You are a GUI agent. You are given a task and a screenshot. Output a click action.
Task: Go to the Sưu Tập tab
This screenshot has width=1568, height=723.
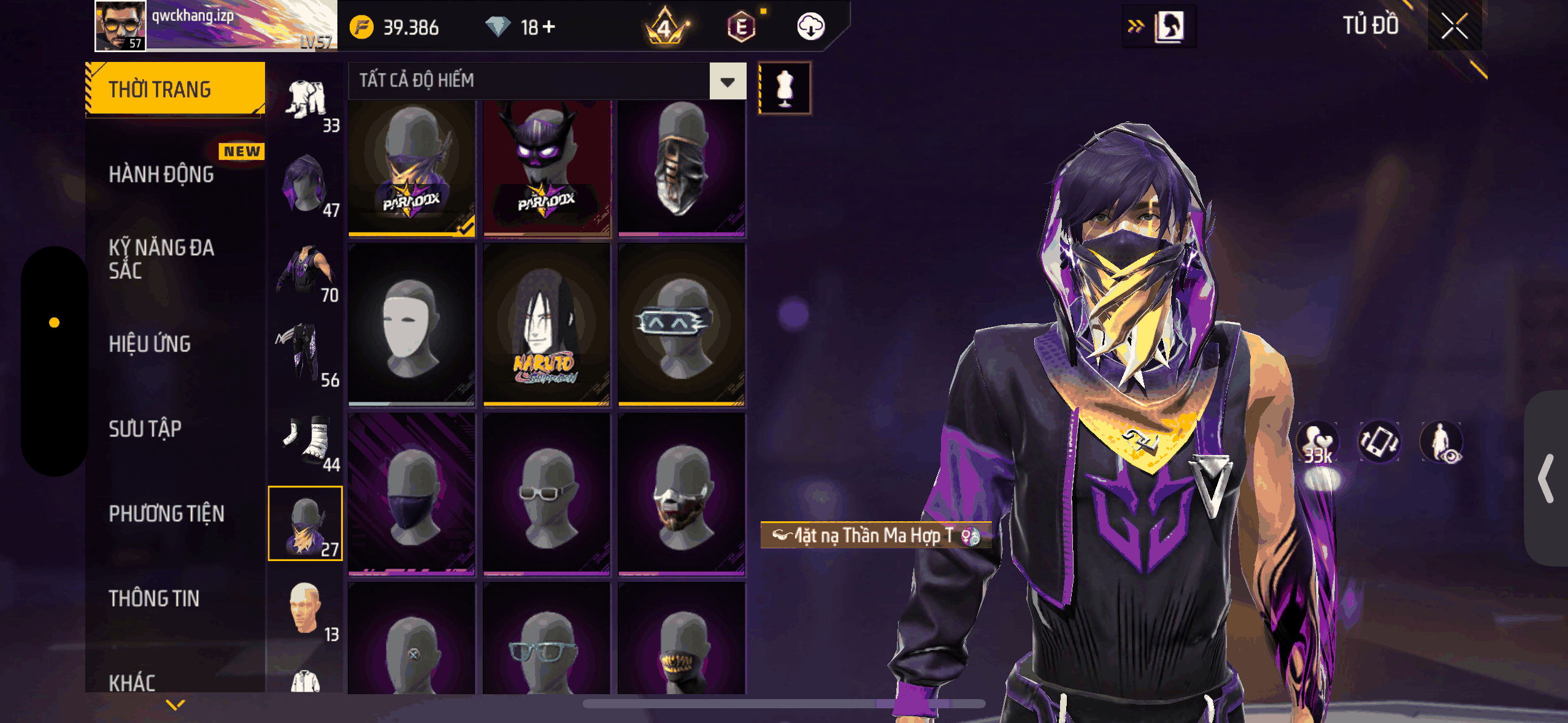[145, 429]
